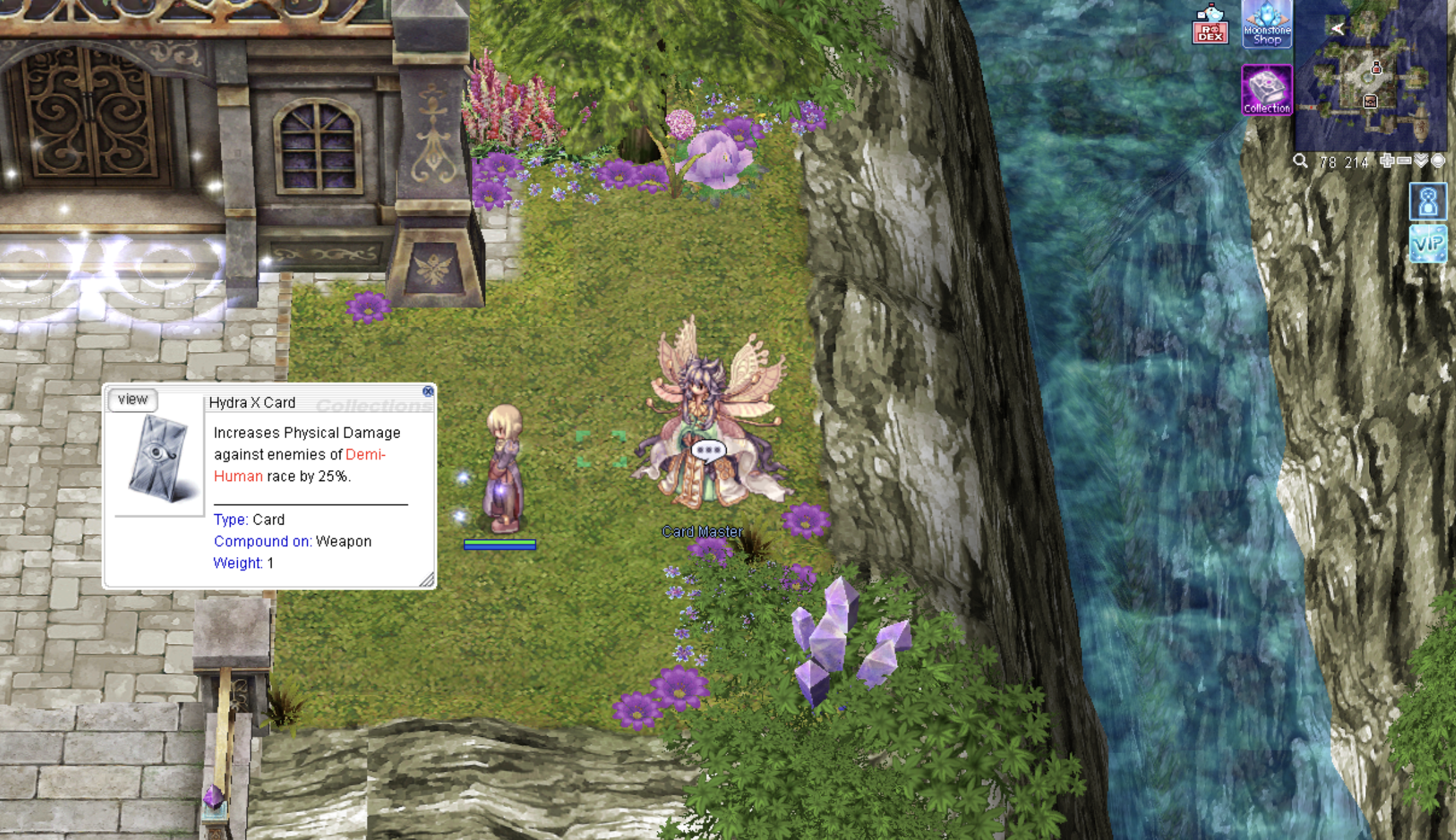Click the minimap double-chevron down button
Image resolution: width=1456 pixels, height=840 pixels.
(x=1422, y=161)
